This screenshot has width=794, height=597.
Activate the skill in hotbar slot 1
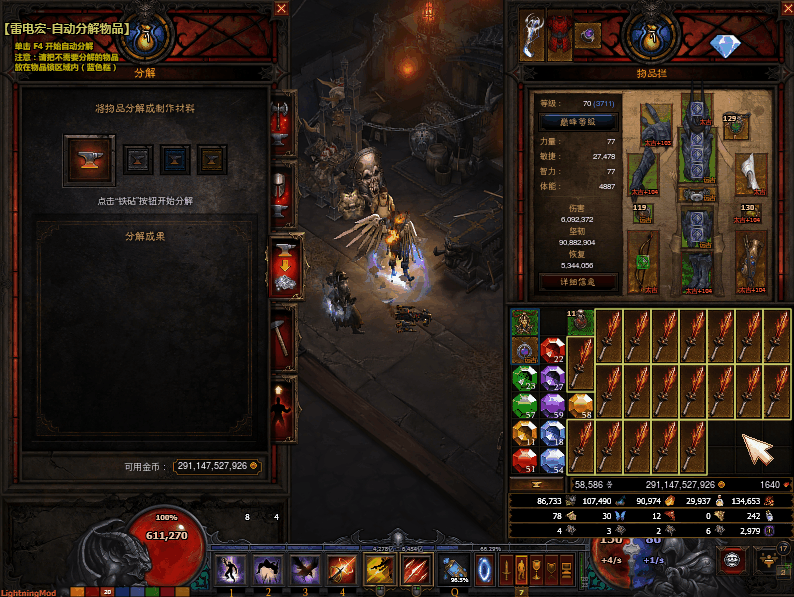click(231, 571)
